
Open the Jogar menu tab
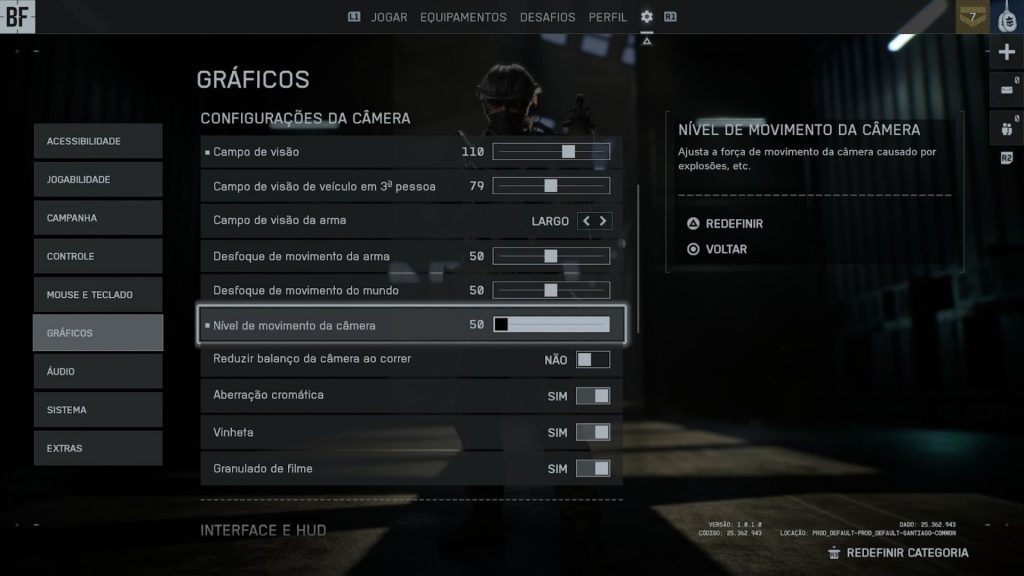tap(389, 17)
